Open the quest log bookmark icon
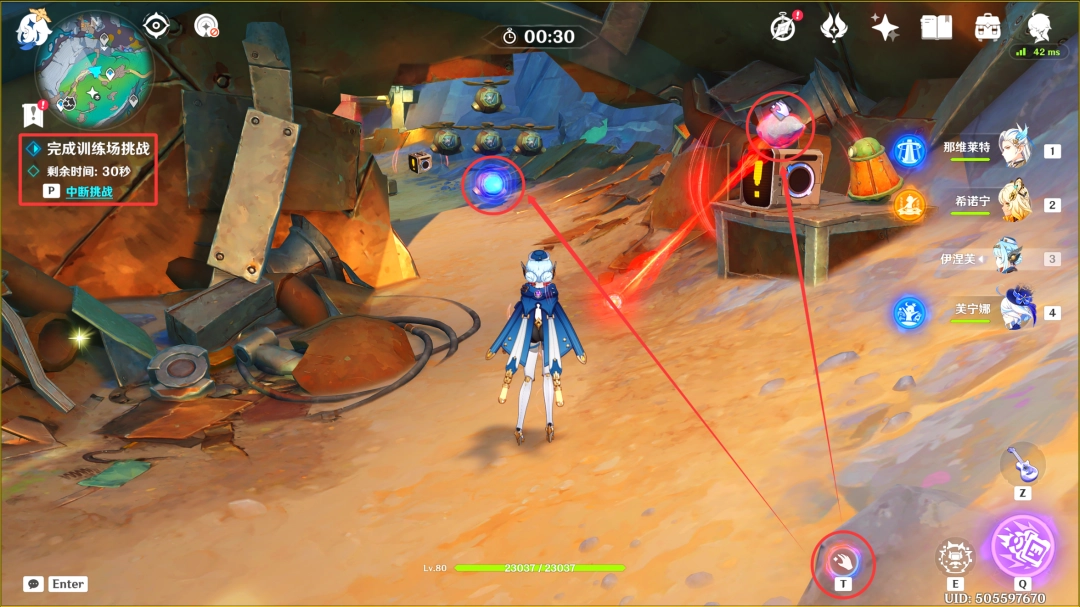Viewport: 1080px width, 607px height. [33, 115]
